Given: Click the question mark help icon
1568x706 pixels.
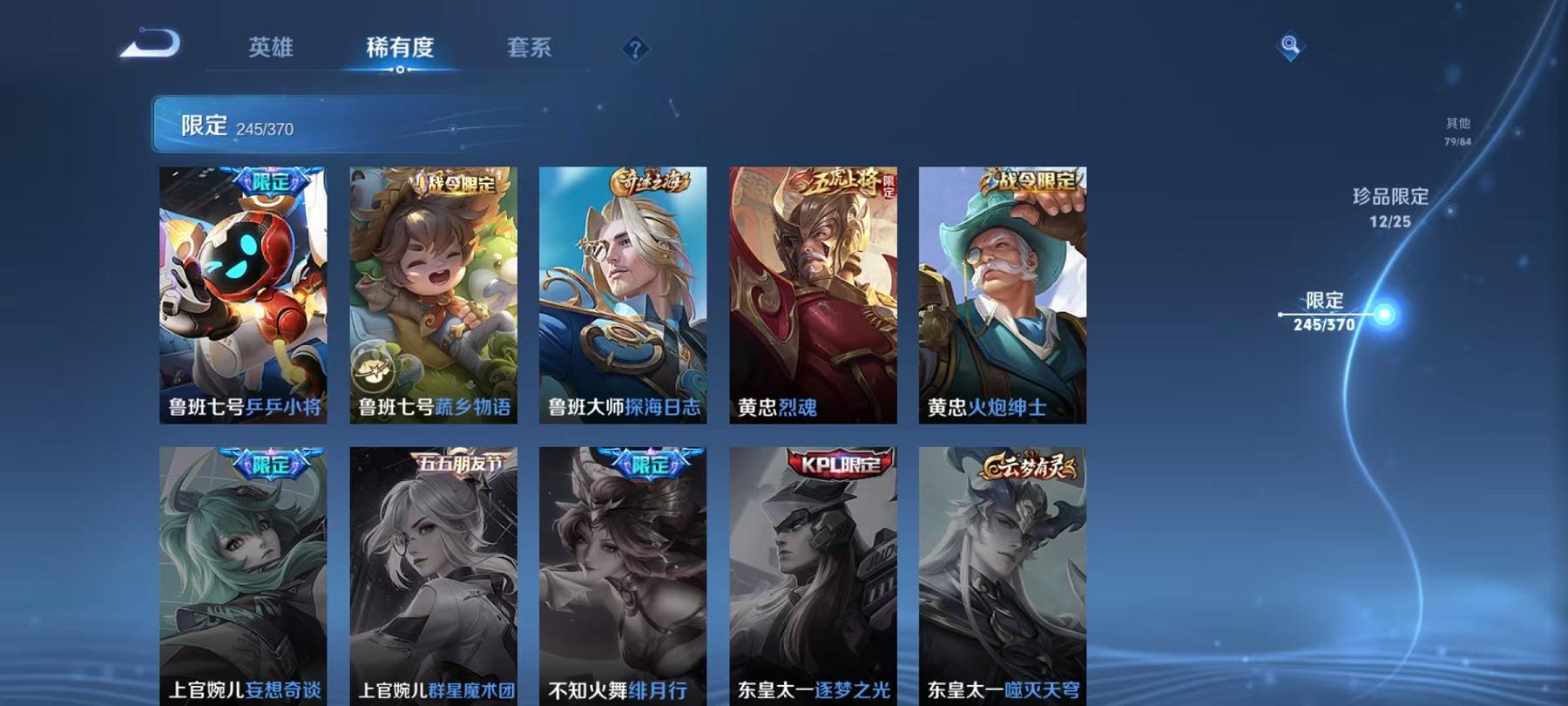Looking at the screenshot, I should [x=637, y=49].
